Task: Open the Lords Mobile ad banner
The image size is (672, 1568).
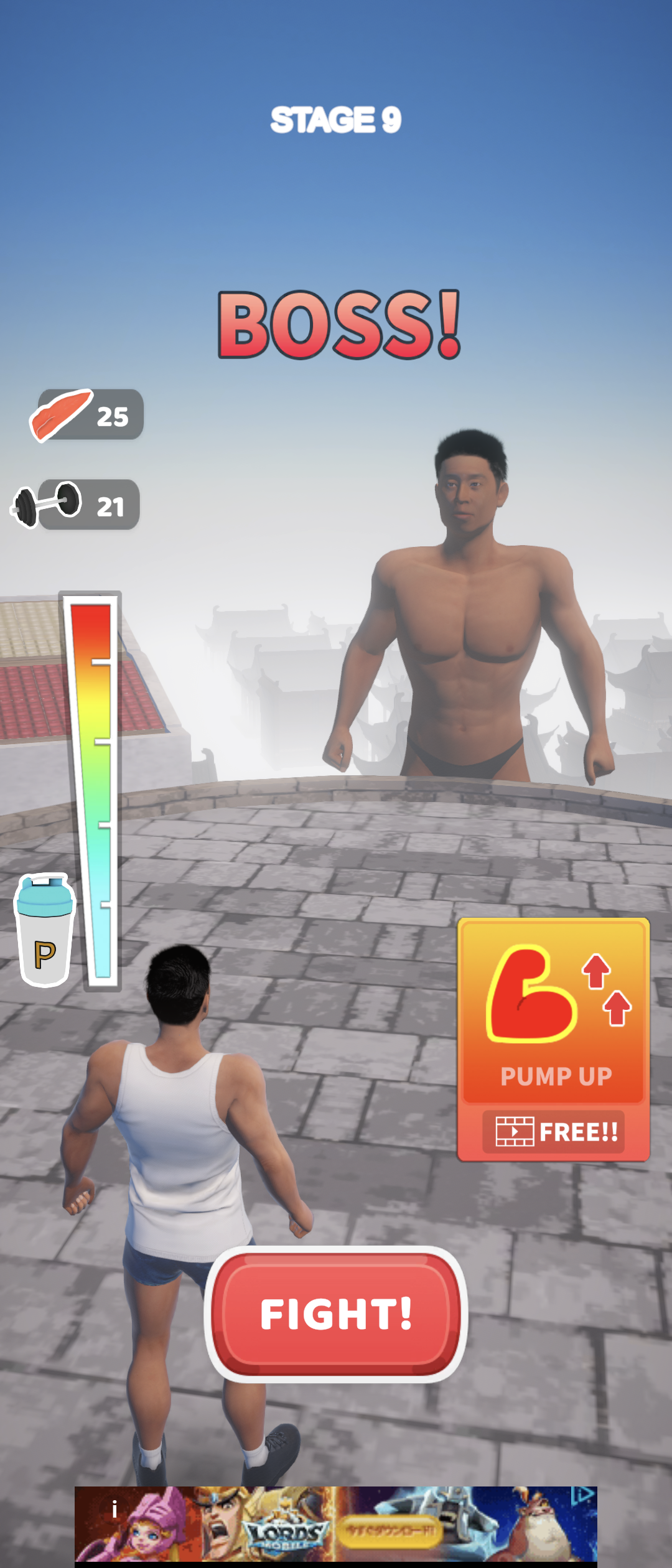Action: (x=336, y=1523)
